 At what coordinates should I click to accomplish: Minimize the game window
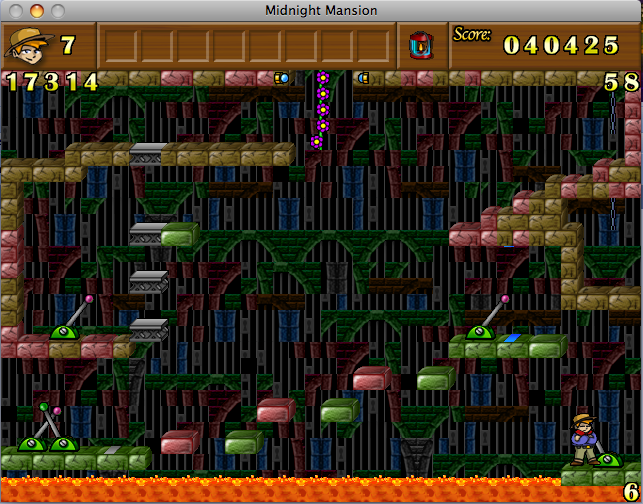(x=37, y=11)
